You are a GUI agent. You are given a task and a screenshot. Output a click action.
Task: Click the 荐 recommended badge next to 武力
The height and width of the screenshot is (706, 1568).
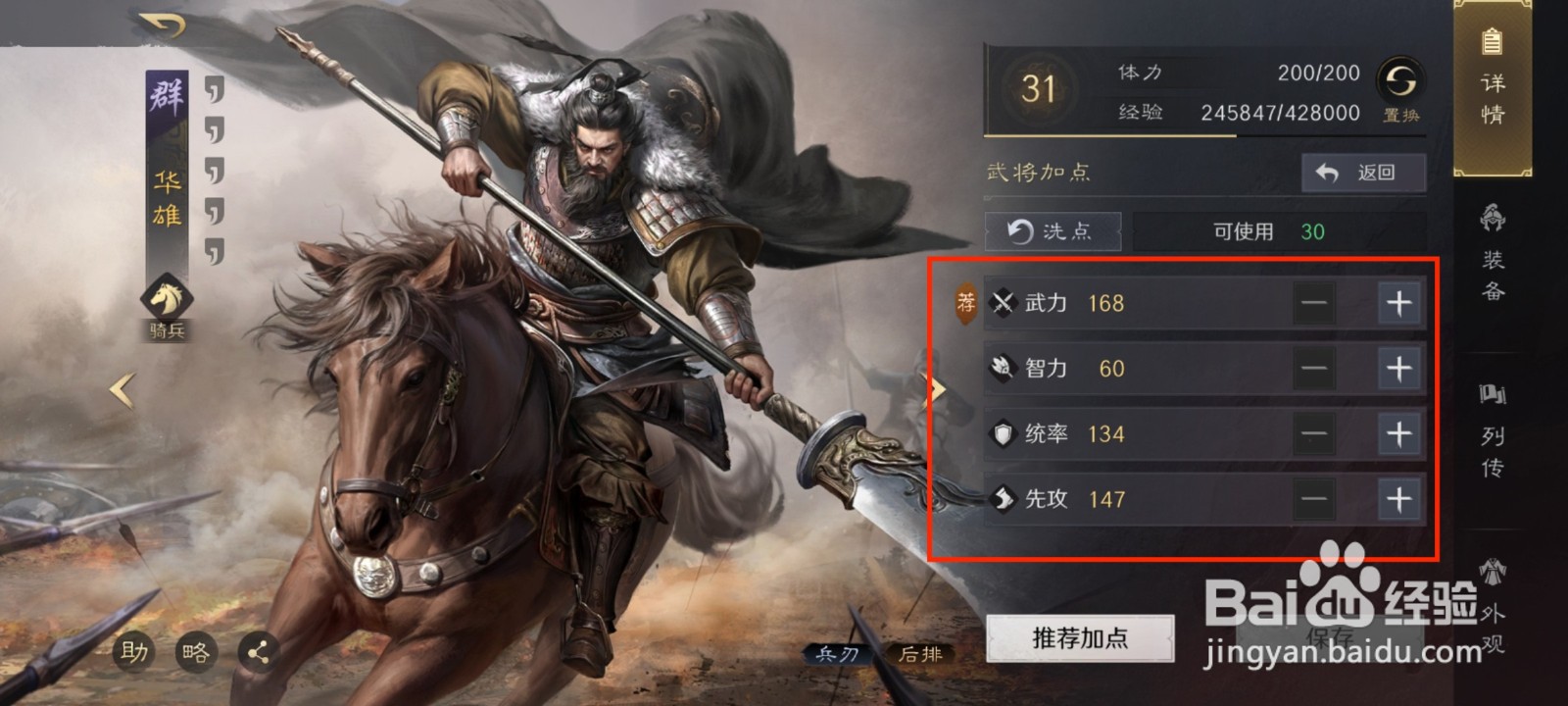[965, 303]
